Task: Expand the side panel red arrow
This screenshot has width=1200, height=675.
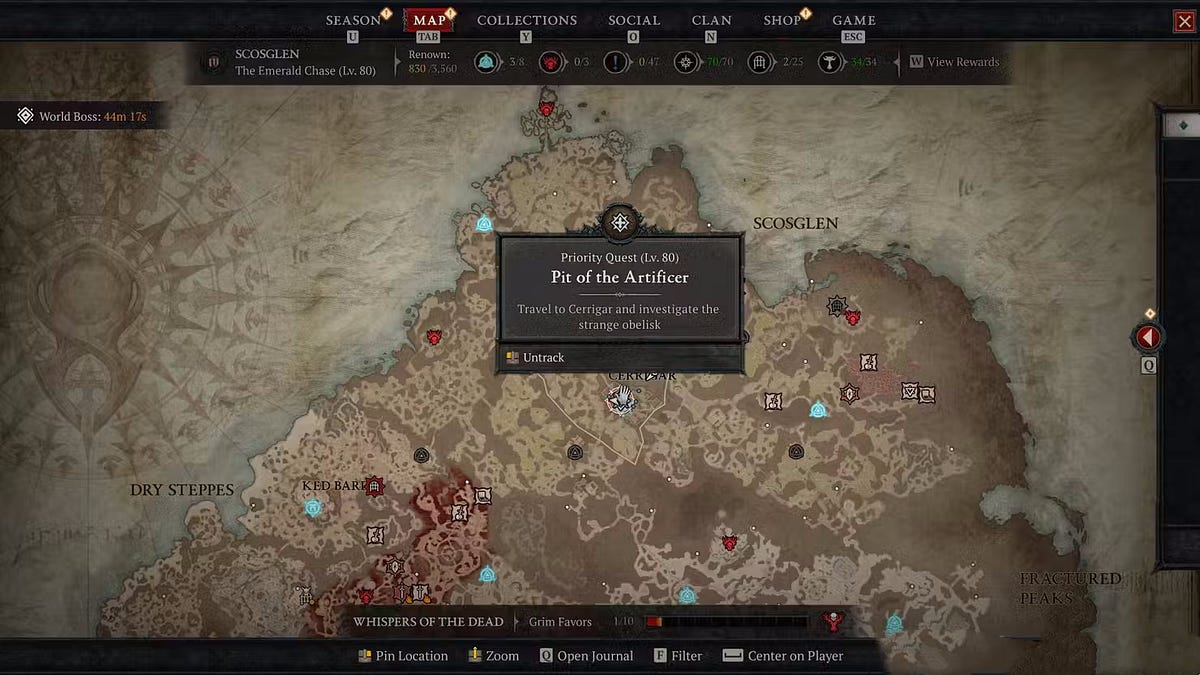Action: [1147, 338]
